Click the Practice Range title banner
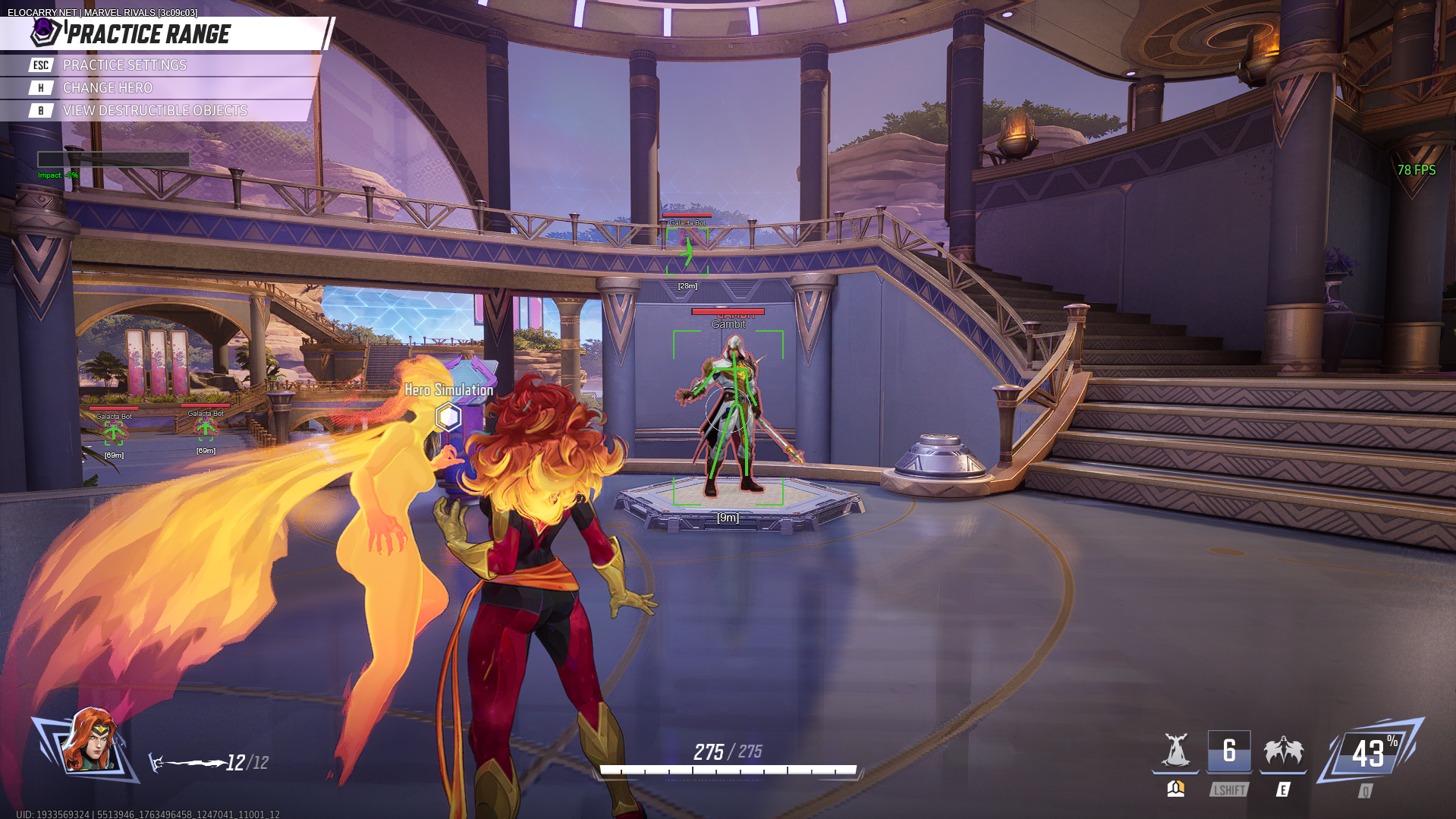Viewport: 1456px width, 819px height. (x=149, y=34)
